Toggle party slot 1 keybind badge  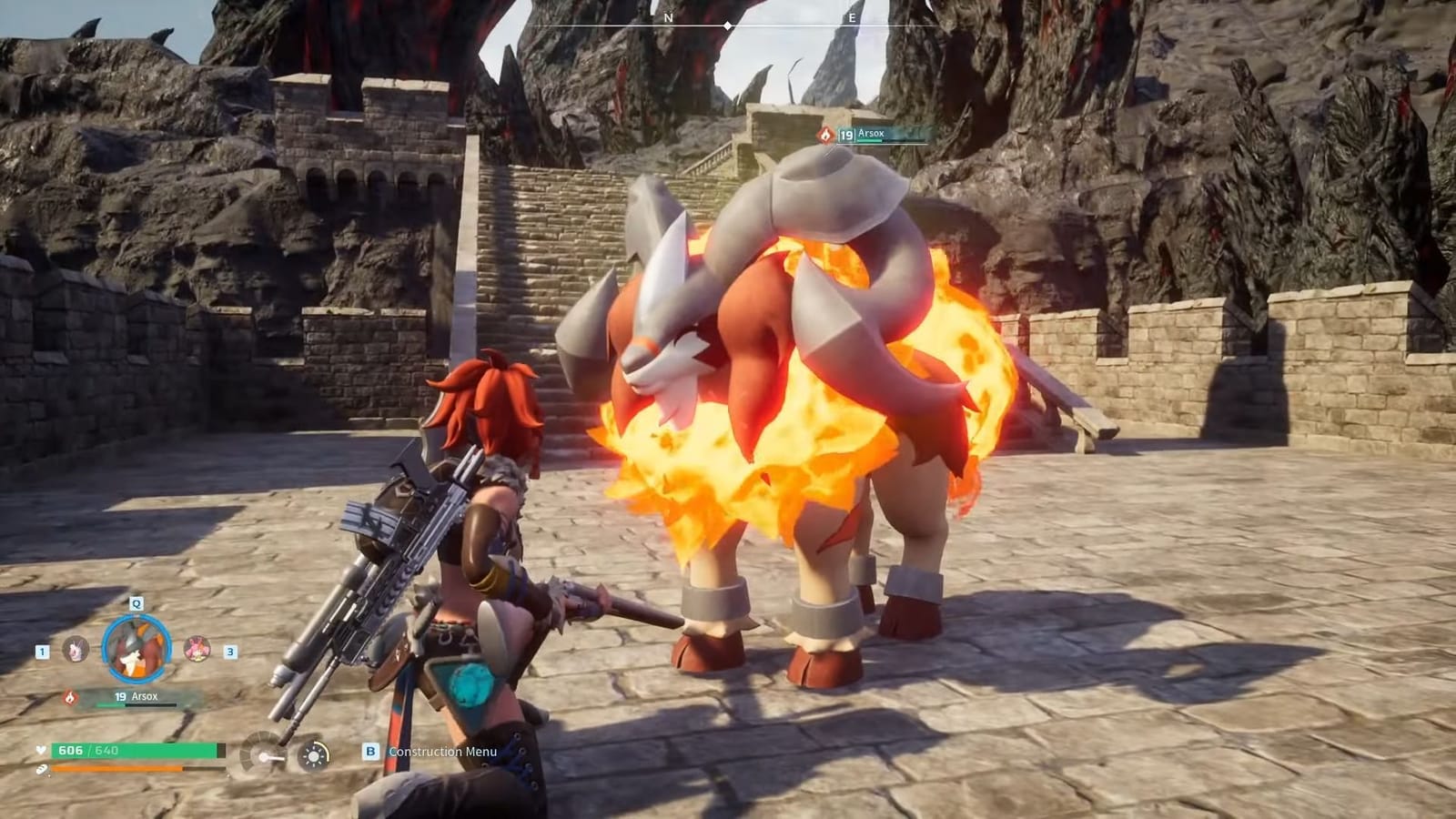pyautogui.click(x=41, y=652)
